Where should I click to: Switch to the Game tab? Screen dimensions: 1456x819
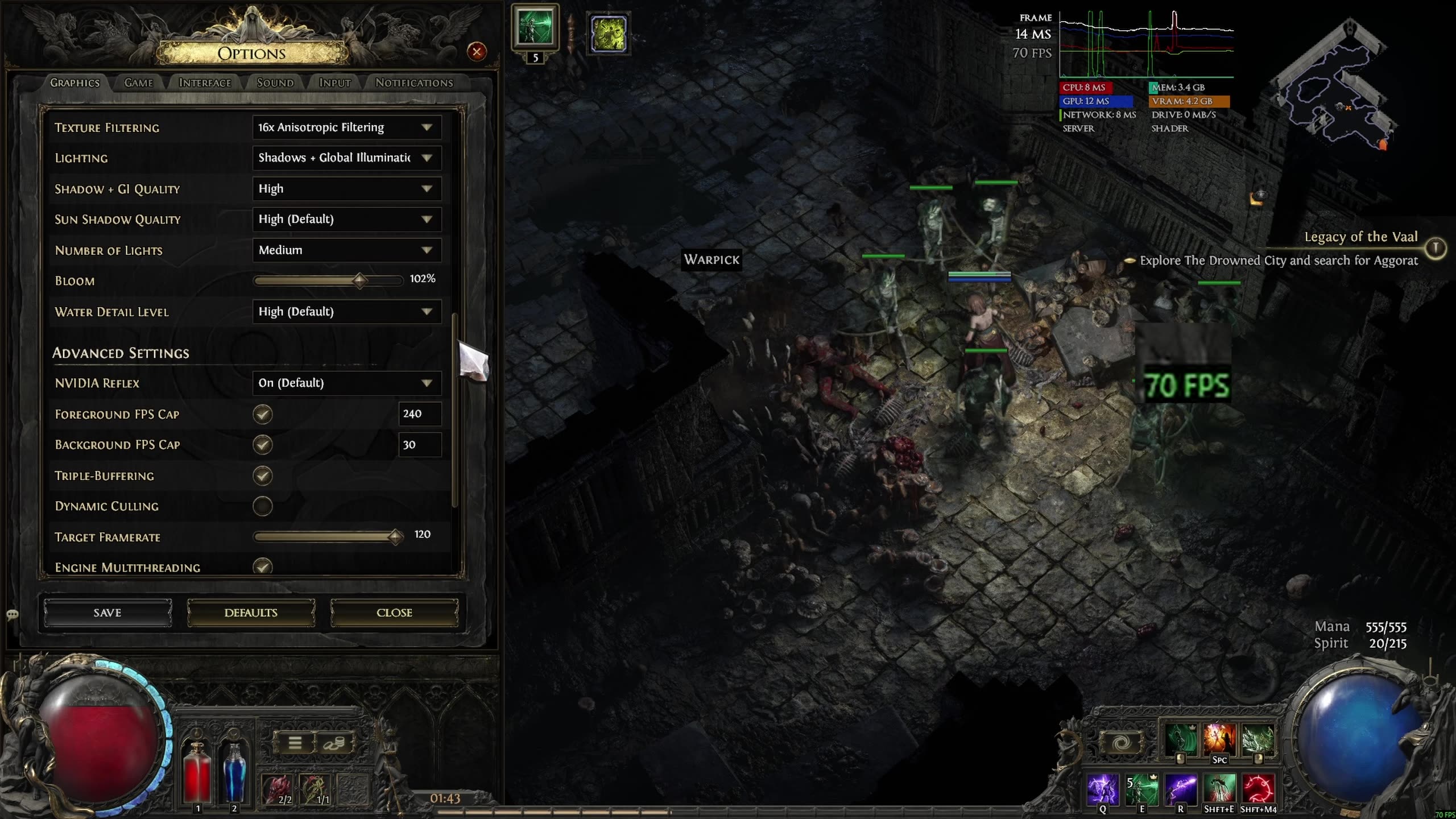tap(139, 83)
